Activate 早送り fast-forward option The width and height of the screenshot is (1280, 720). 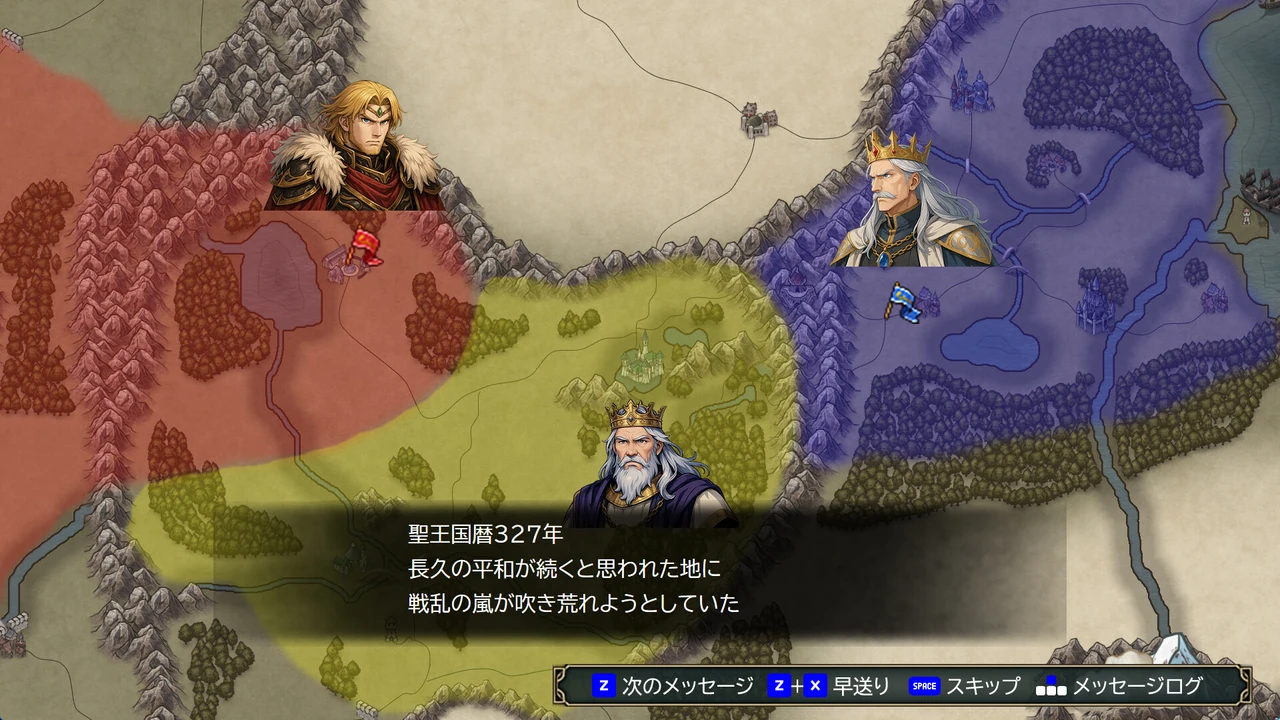pyautogui.click(x=862, y=685)
